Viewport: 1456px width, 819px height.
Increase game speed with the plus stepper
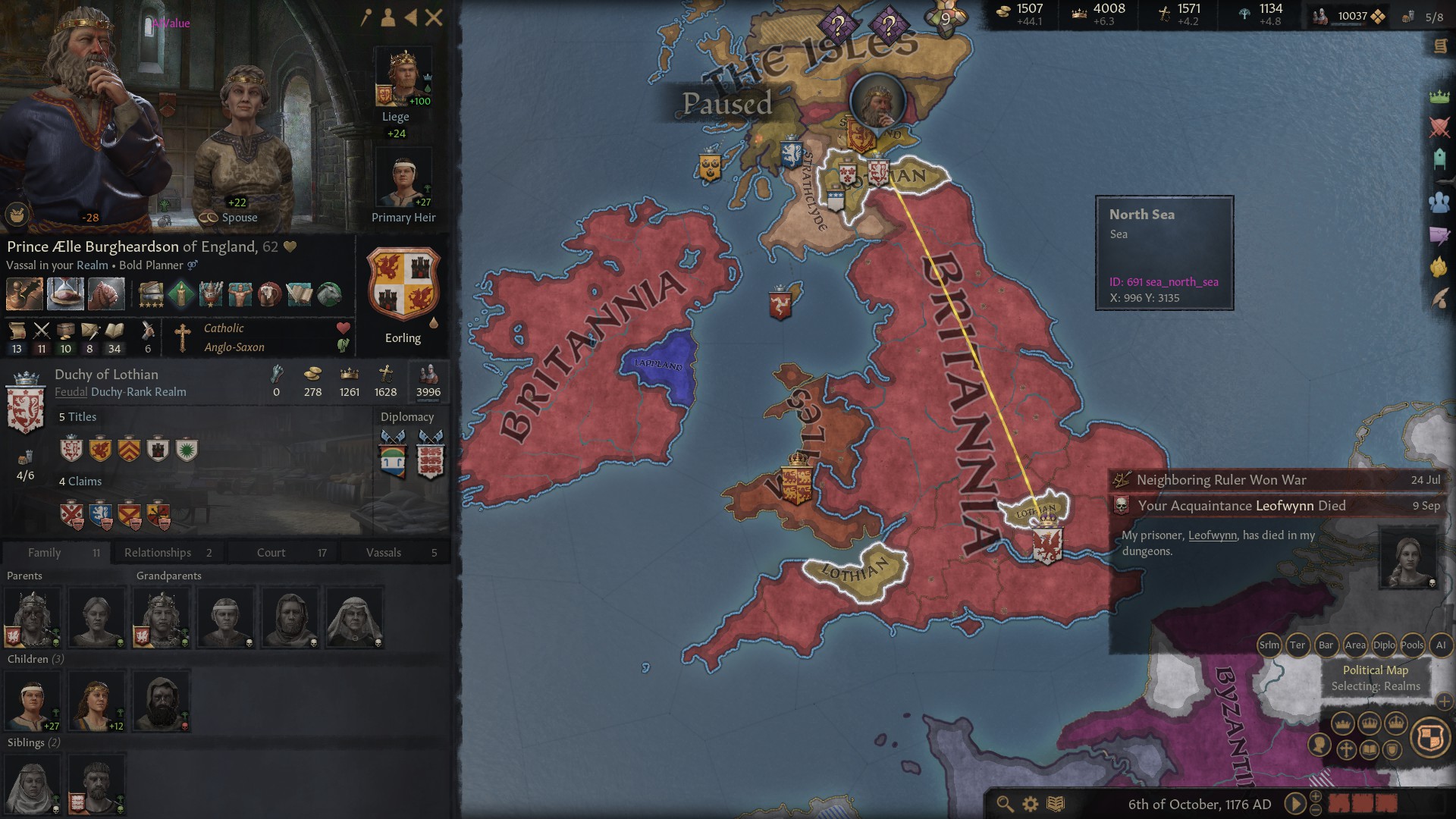click(x=1315, y=797)
